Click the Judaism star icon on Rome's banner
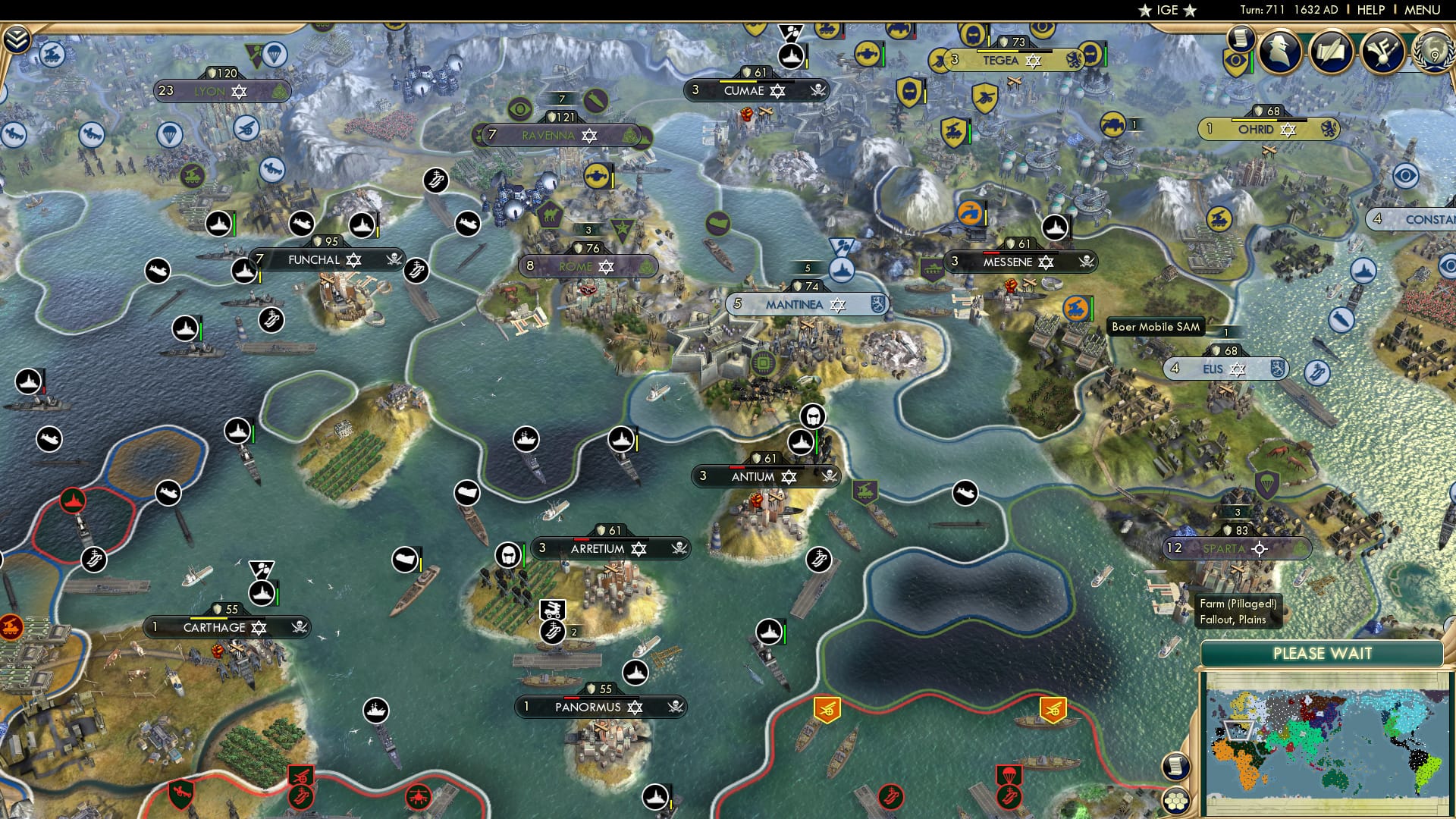Image resolution: width=1456 pixels, height=819 pixels. coord(604,267)
